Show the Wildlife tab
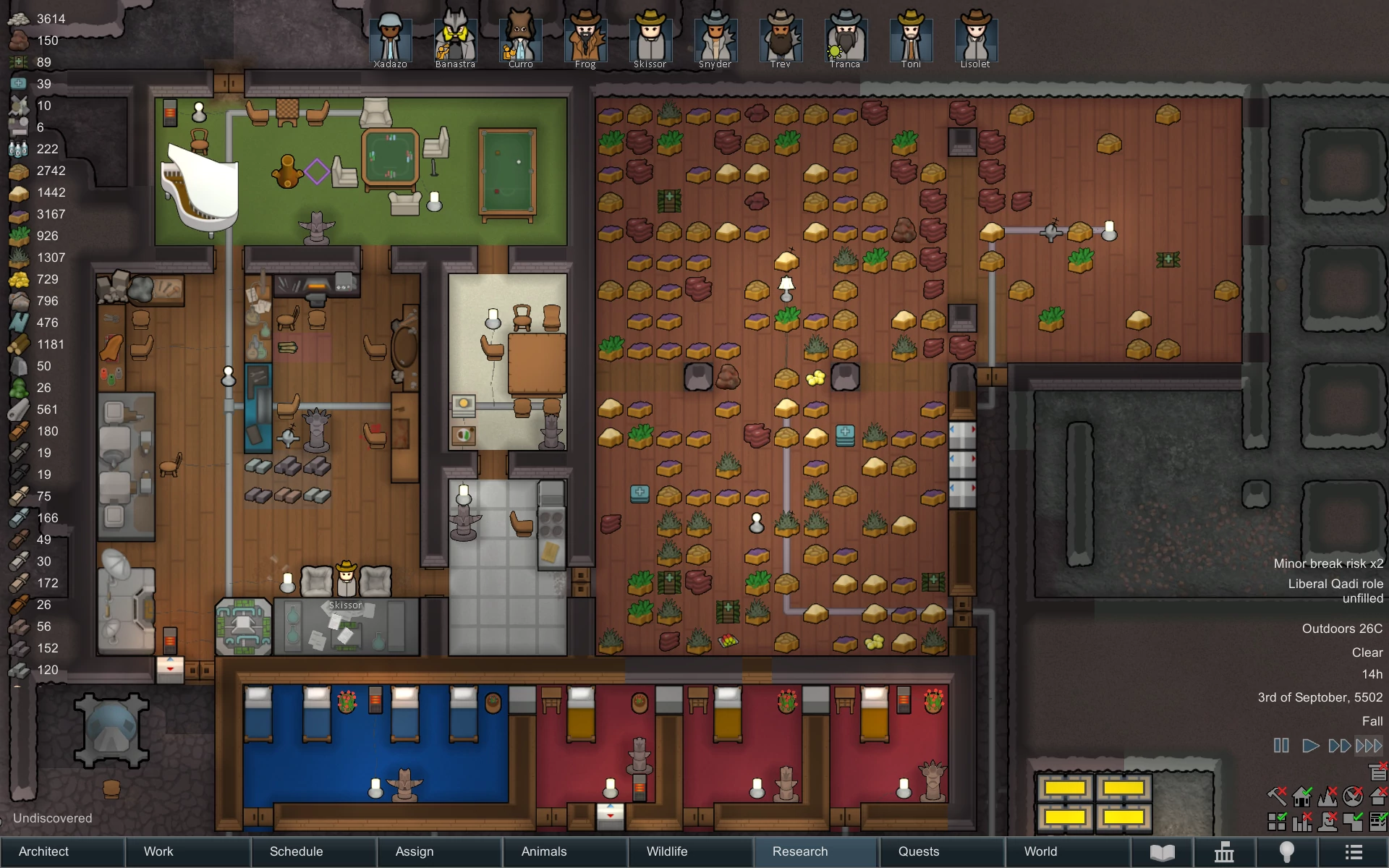 [x=667, y=851]
